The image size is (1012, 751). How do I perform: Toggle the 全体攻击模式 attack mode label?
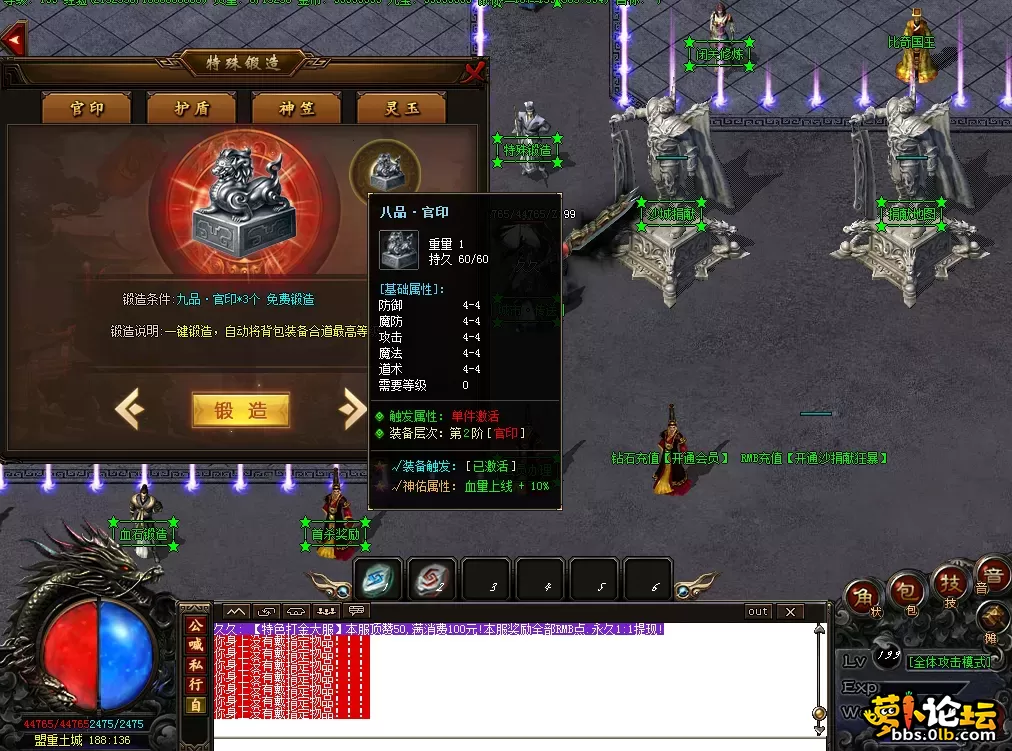950,662
